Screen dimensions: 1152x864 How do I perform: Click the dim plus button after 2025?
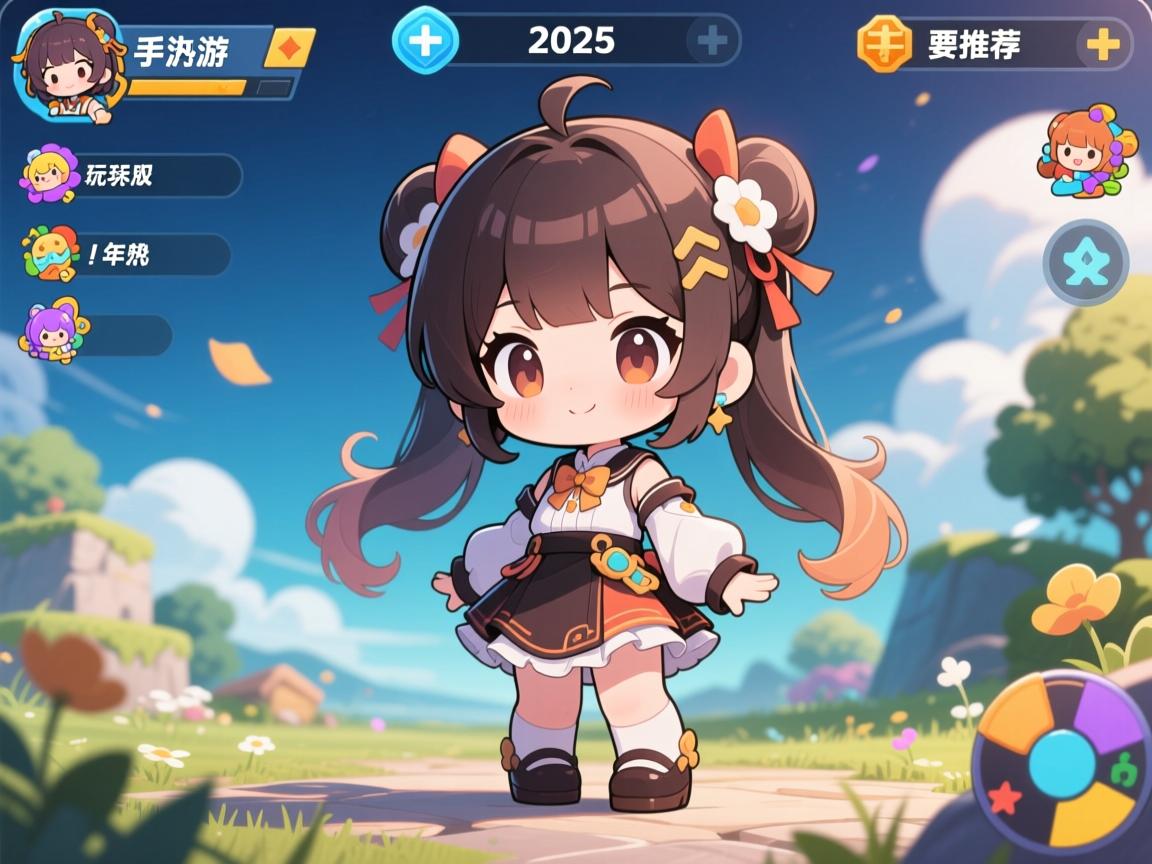tap(711, 41)
